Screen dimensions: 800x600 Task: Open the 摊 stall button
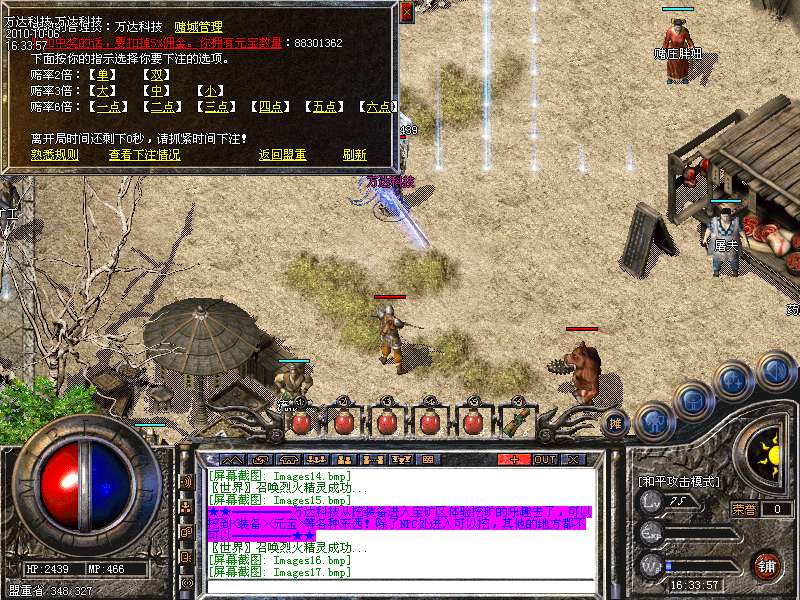[615, 423]
